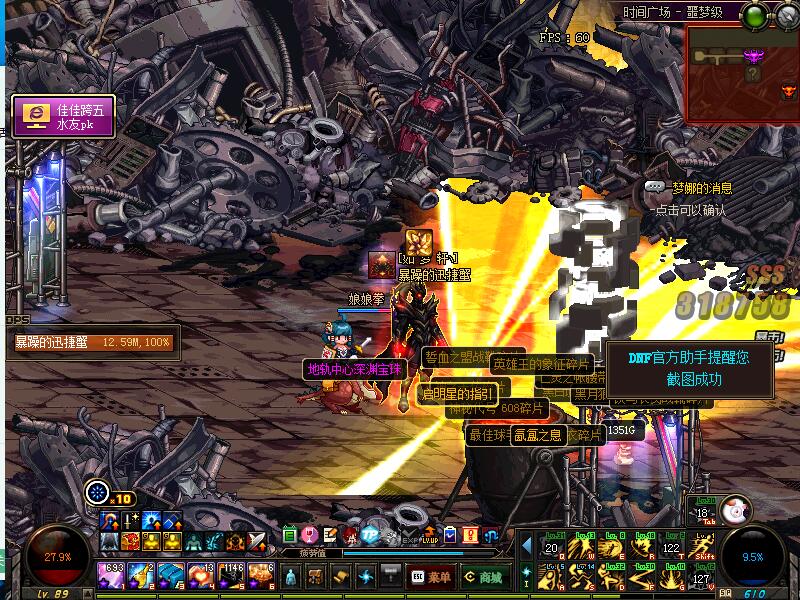Use the treasure chest item in quick slot 6
This screenshot has height=600, width=800.
point(261,575)
